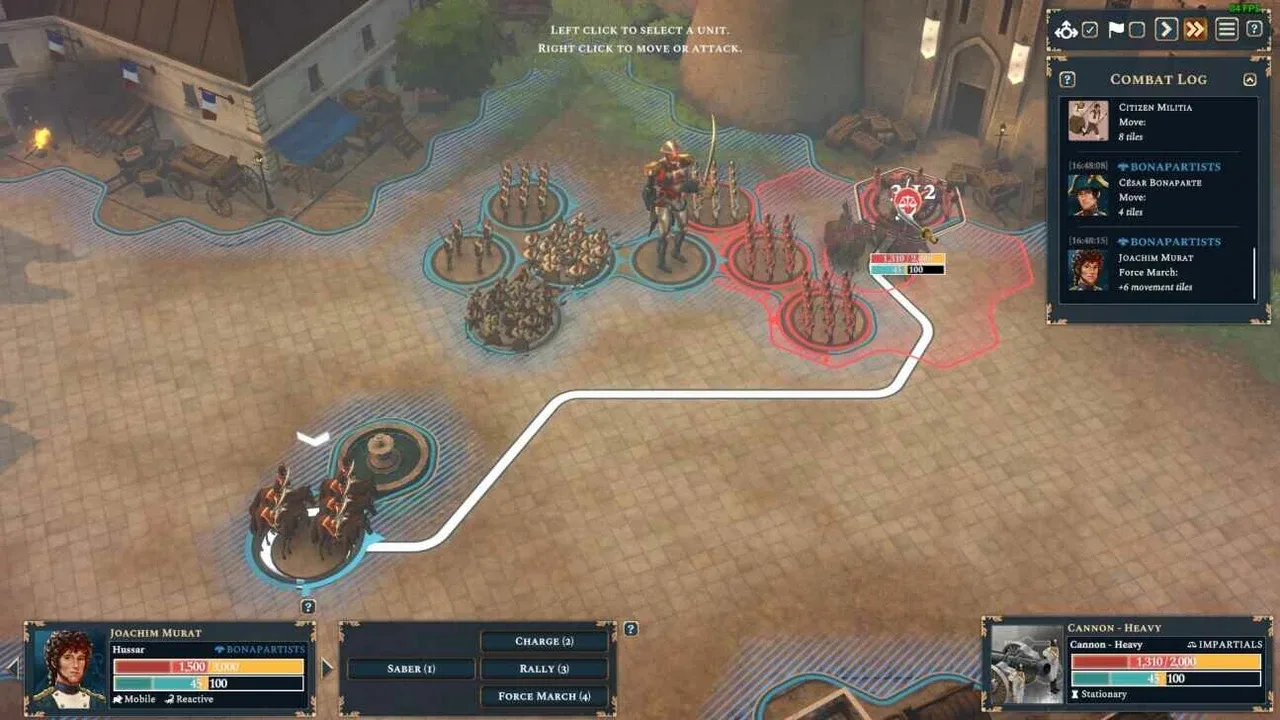Toggle the checkbox beside the movement icon
1280x720 pixels.
[1091, 30]
